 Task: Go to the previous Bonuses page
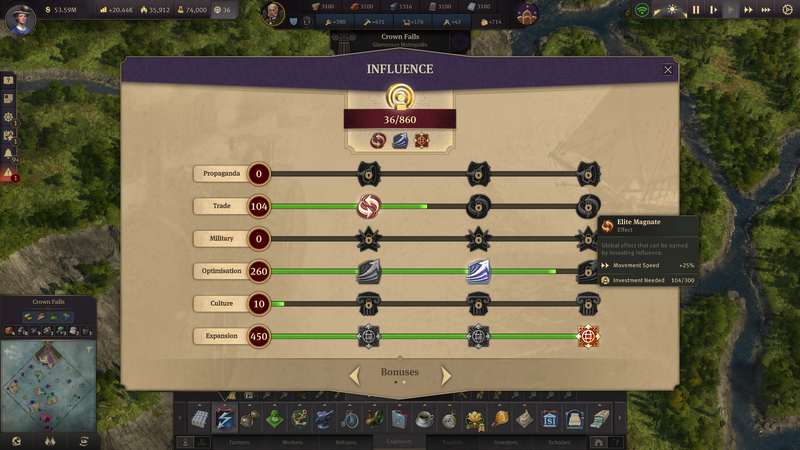(x=354, y=376)
